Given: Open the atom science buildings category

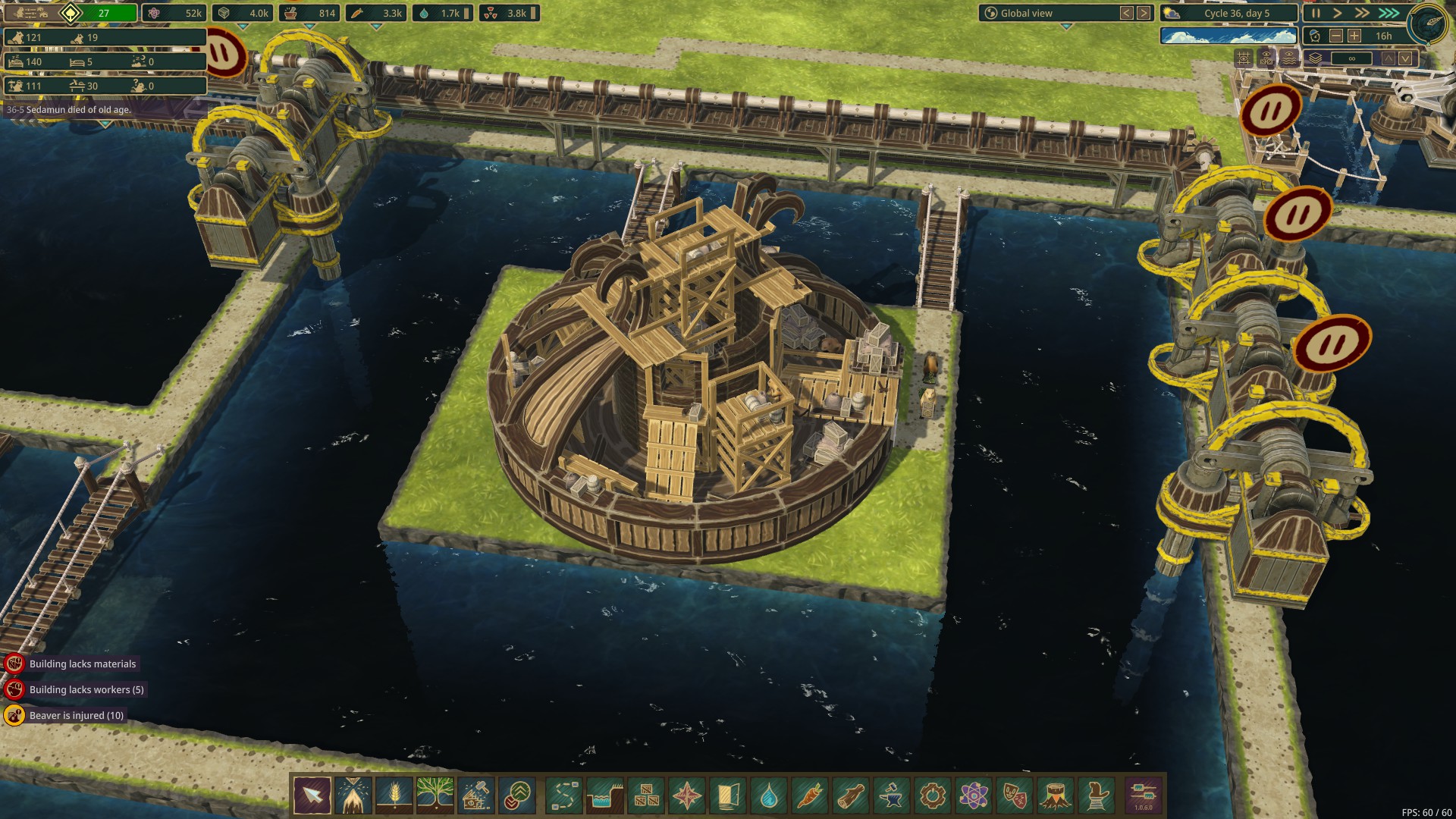Looking at the screenshot, I should (973, 795).
